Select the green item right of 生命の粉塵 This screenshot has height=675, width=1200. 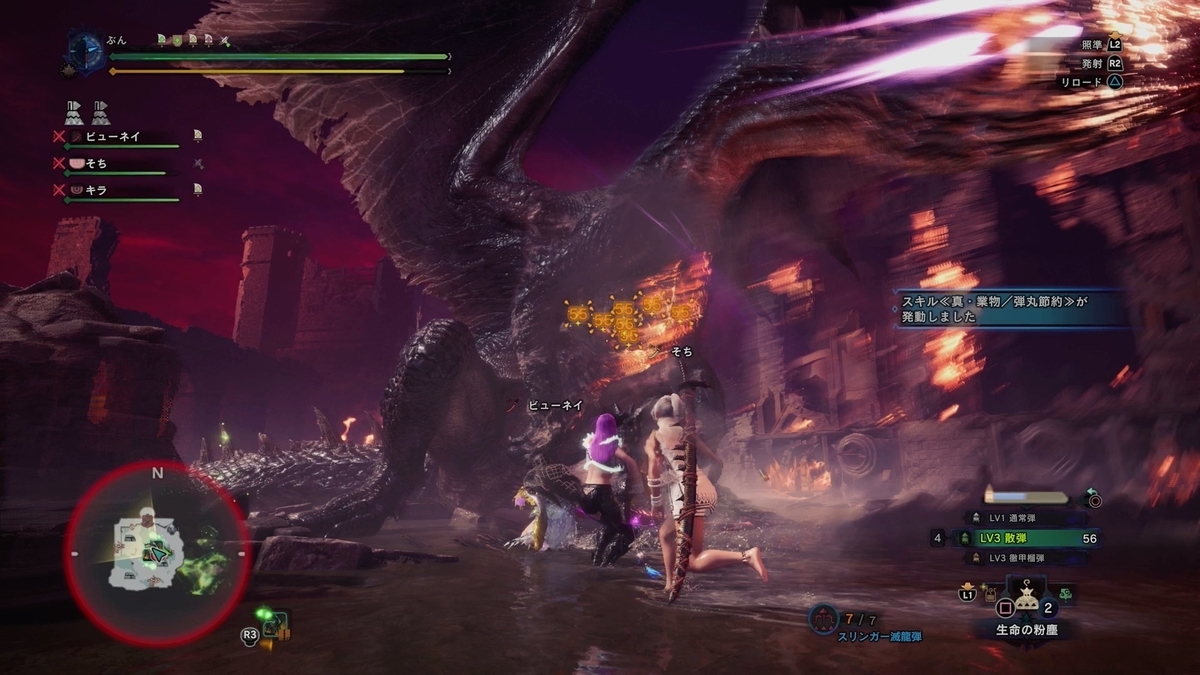(1067, 592)
